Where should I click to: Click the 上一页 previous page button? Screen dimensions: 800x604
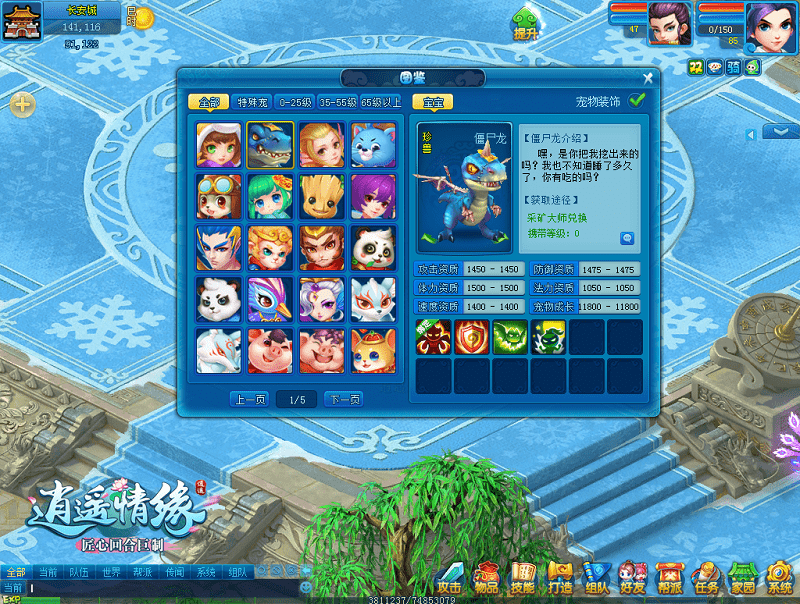[x=250, y=400]
